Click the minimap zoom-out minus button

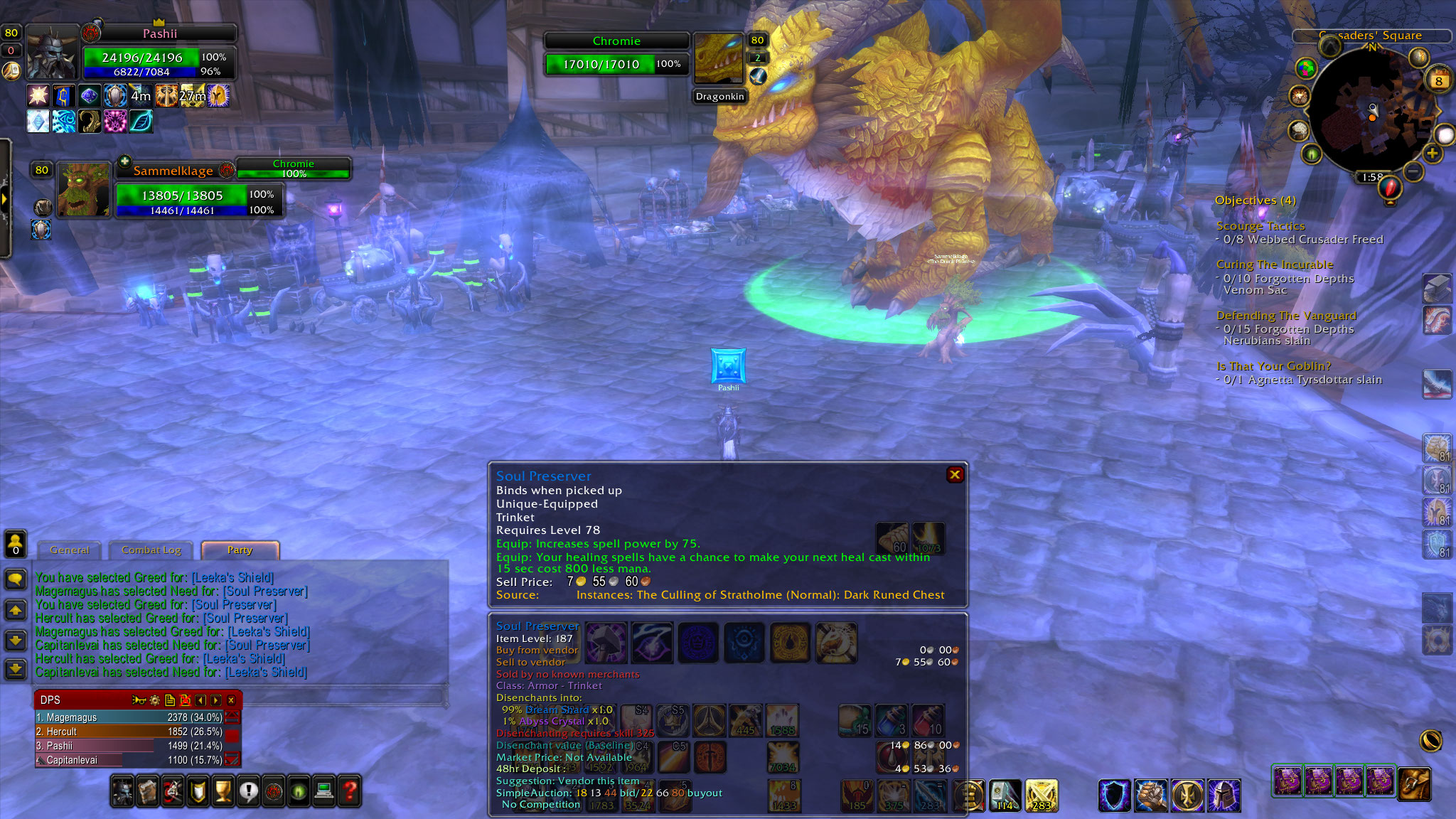pyautogui.click(x=1413, y=171)
